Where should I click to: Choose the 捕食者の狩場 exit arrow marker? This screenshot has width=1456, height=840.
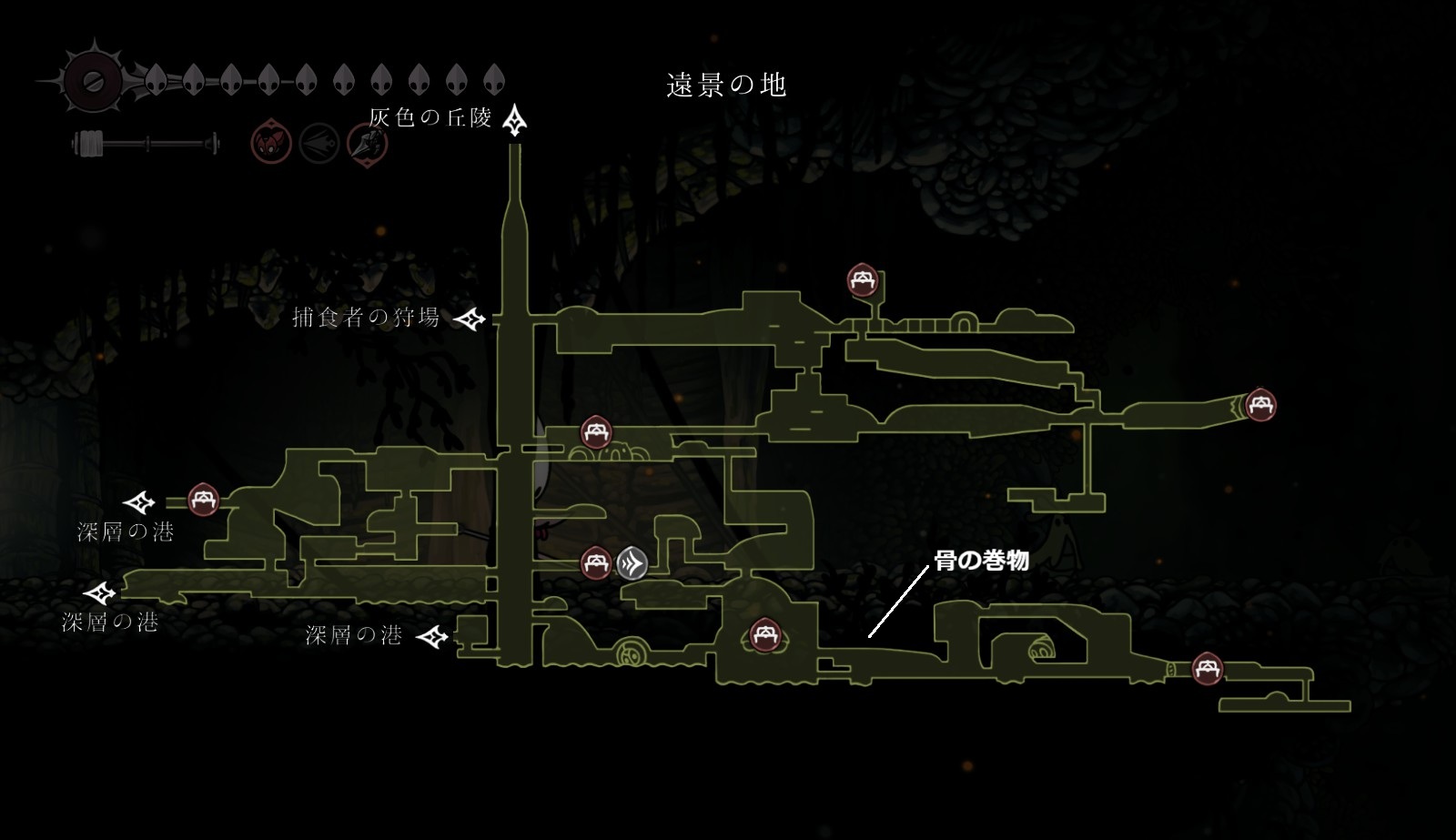[x=470, y=319]
